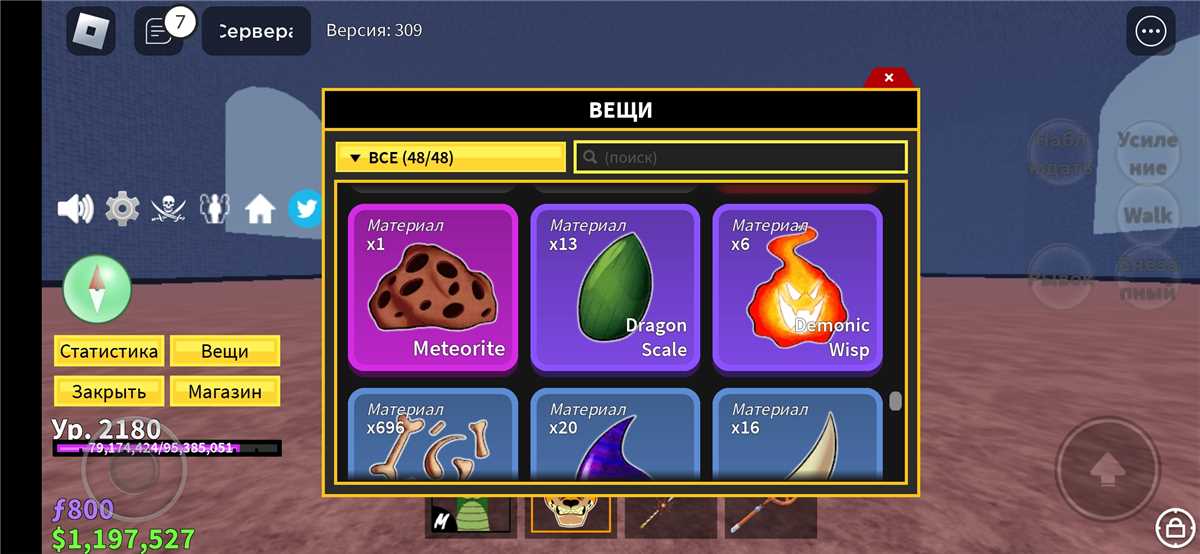
Task: Click the Вещи items button
Action: coord(225,351)
